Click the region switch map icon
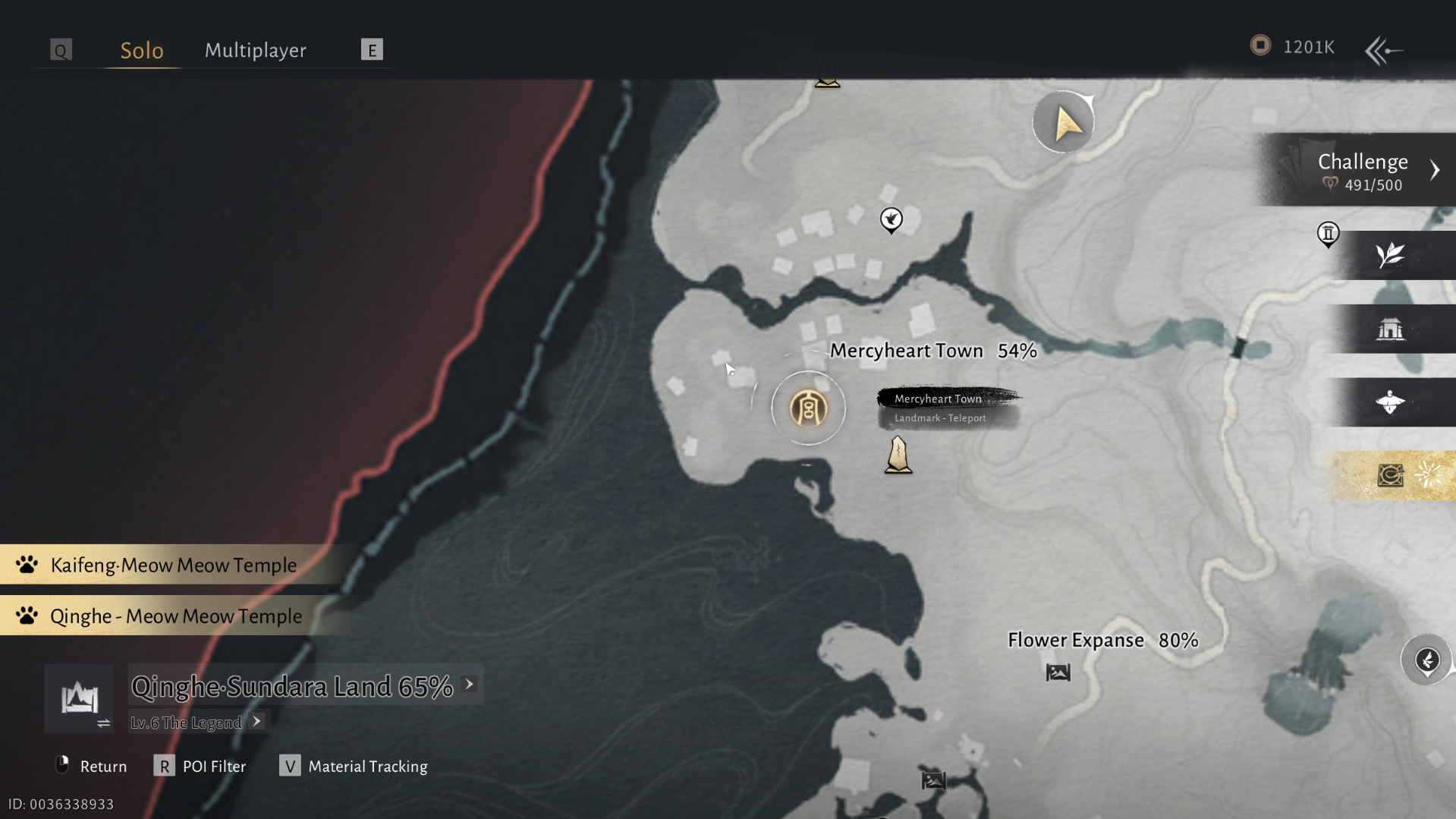The width and height of the screenshot is (1456, 819). coord(80,699)
